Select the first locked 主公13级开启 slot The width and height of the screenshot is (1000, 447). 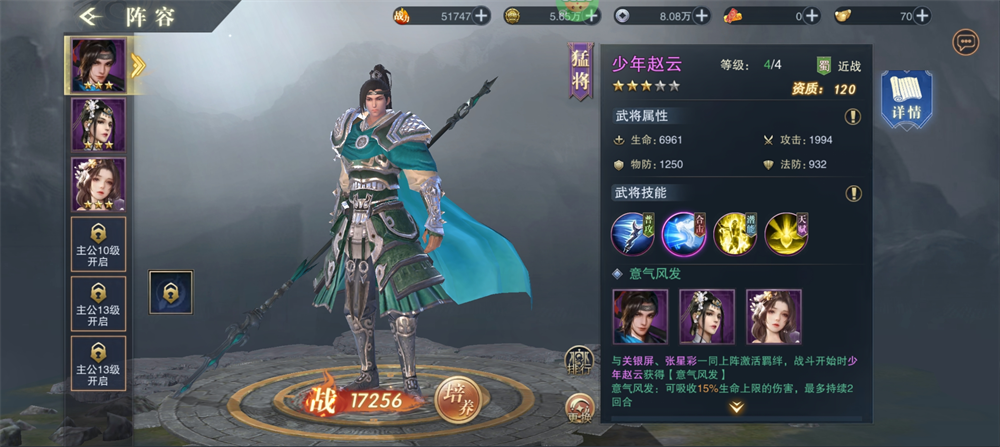click(x=97, y=304)
